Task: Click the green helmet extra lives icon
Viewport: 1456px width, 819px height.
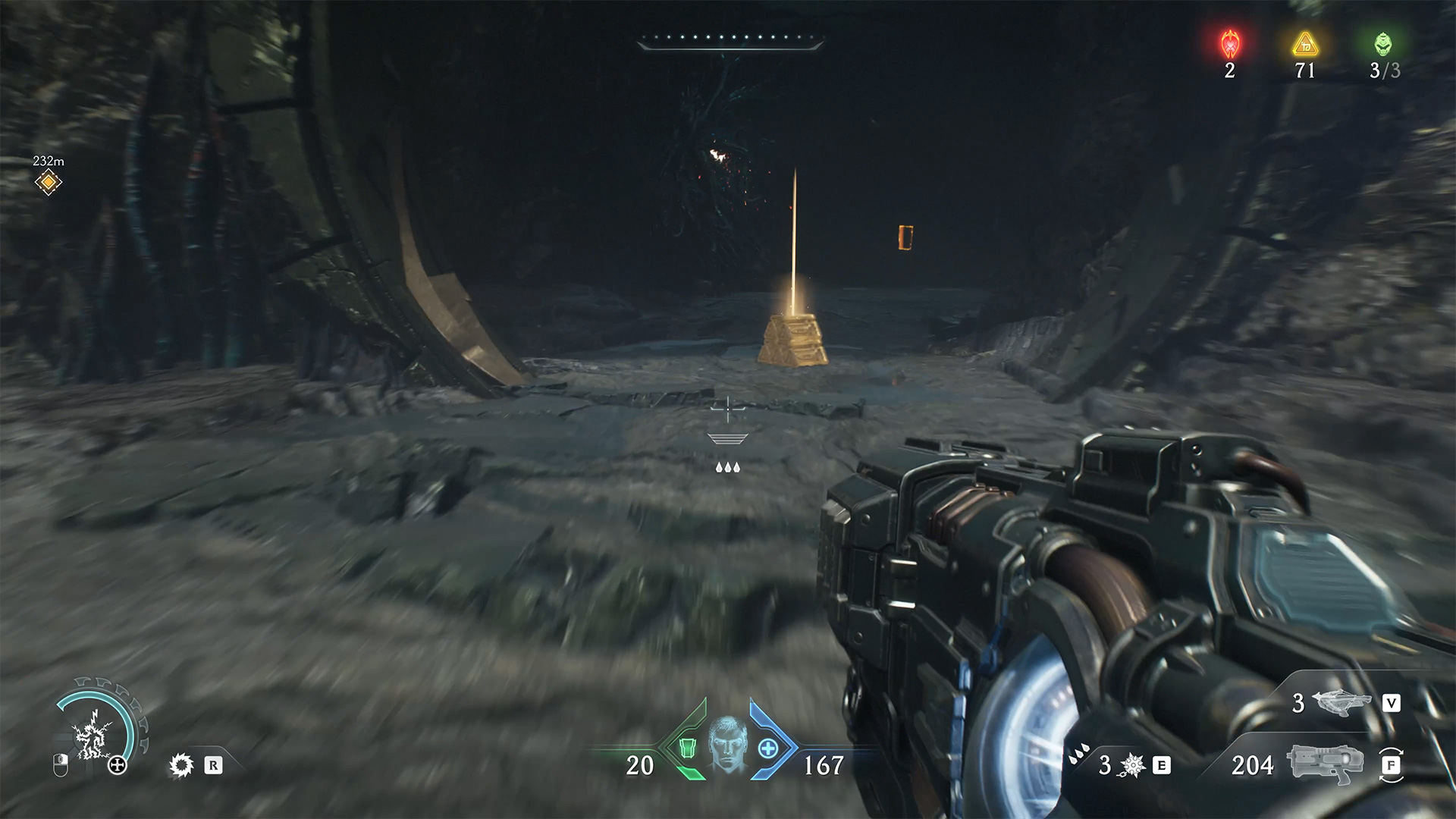Action: [1383, 45]
